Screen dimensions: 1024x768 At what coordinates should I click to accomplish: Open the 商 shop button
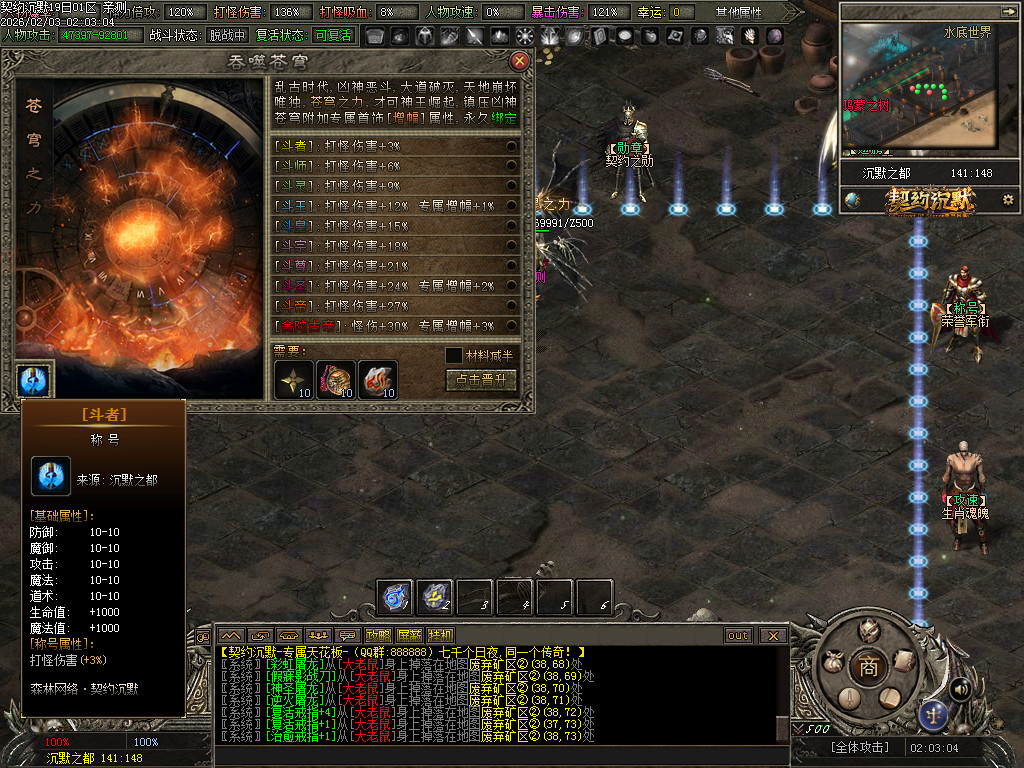coord(868,668)
